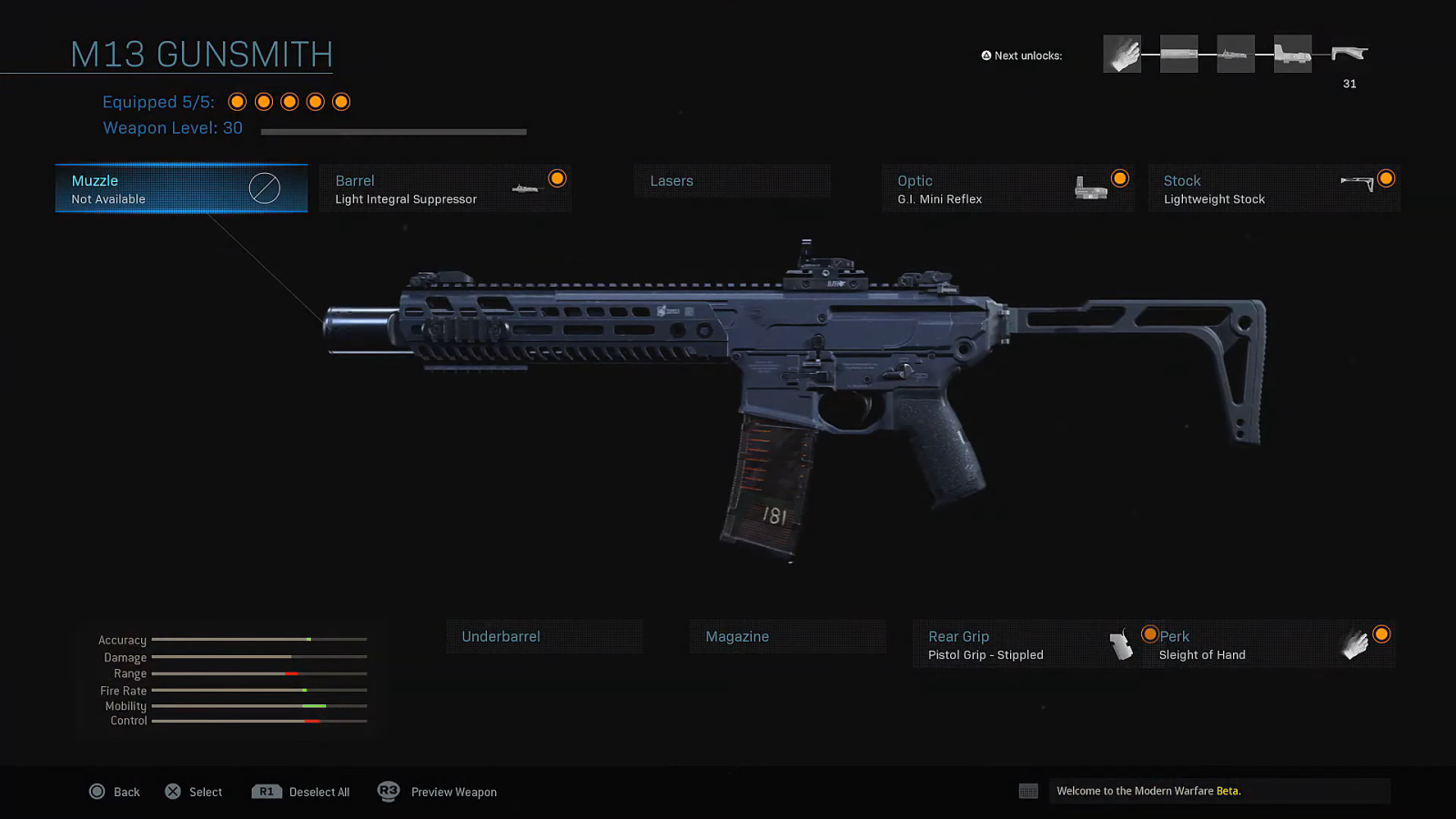The width and height of the screenshot is (1456, 819).
Task: Open the Barrel Light Integral Suppressor slot
Action: point(445,188)
